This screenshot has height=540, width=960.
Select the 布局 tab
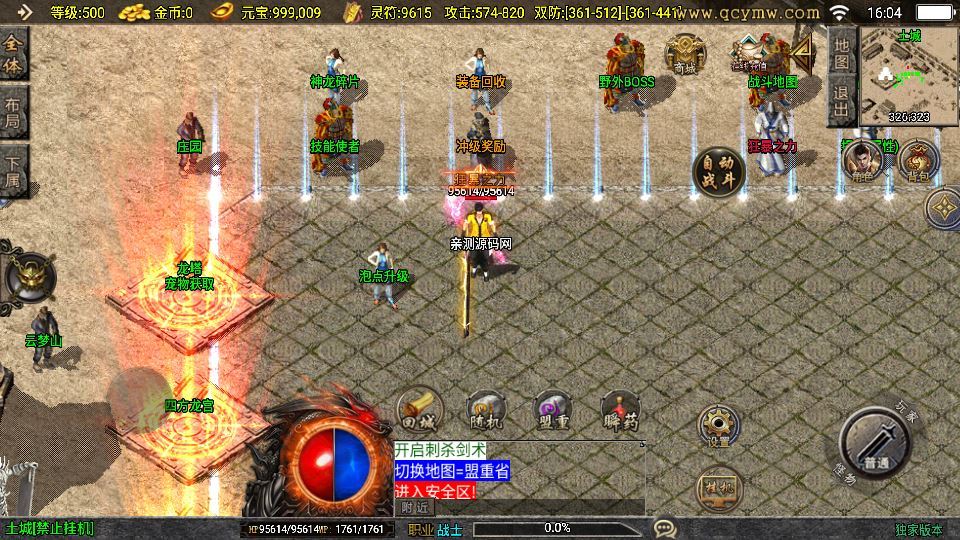pyautogui.click(x=14, y=117)
